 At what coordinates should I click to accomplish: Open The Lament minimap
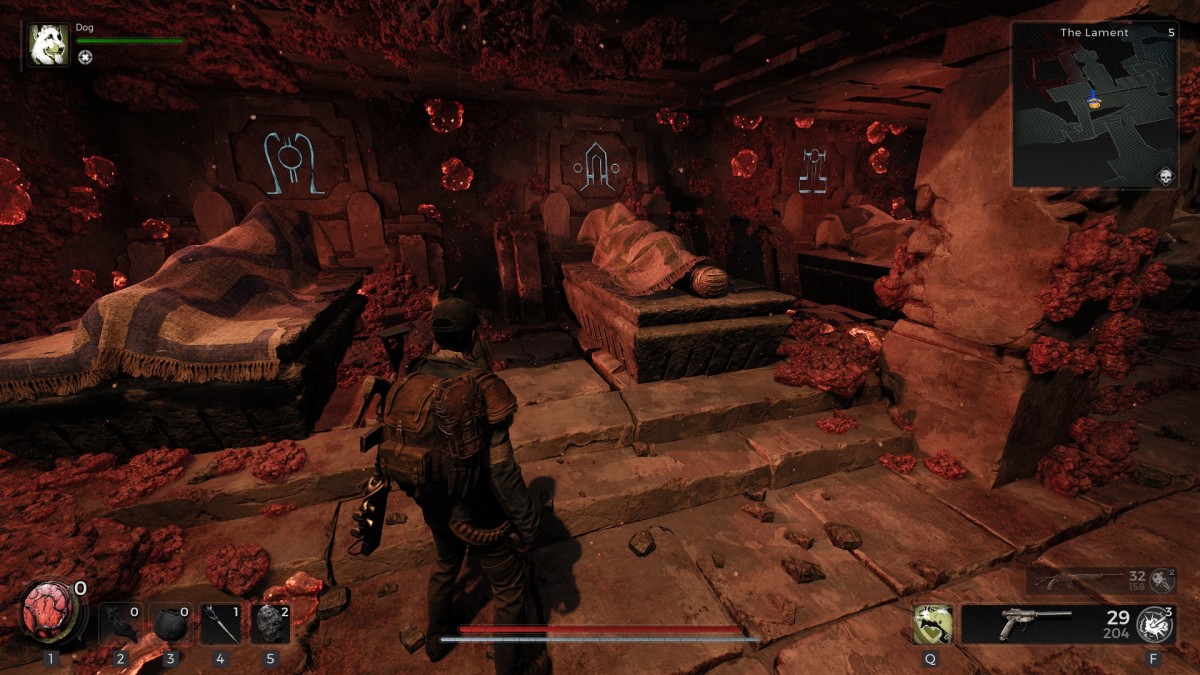click(1093, 105)
